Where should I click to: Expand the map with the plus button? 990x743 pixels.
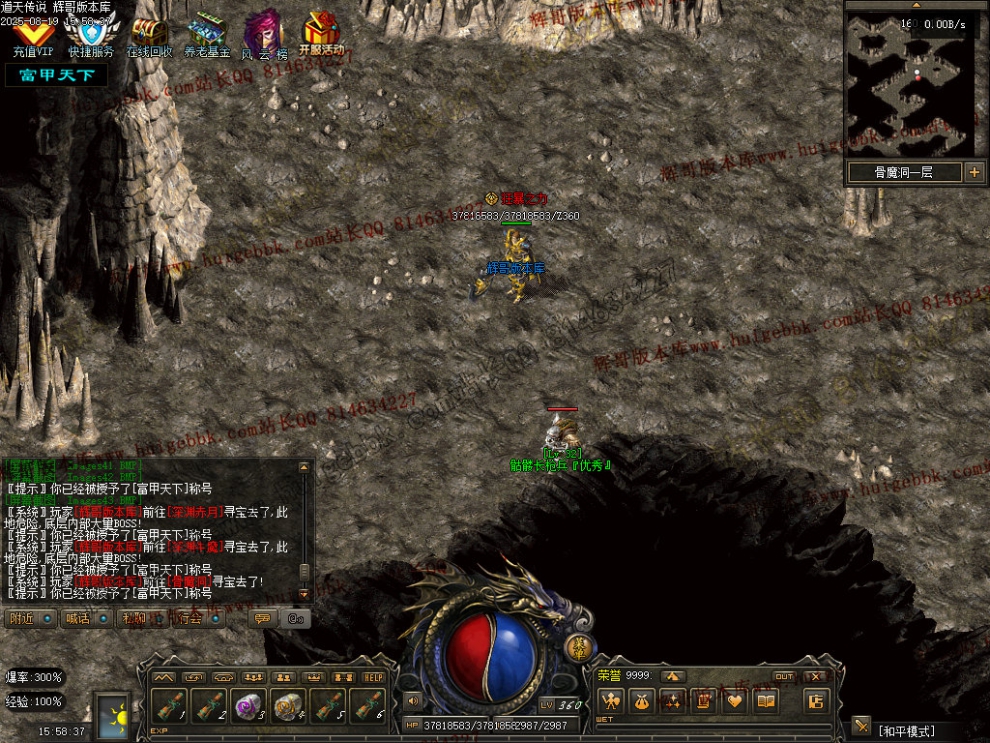[x=975, y=172]
